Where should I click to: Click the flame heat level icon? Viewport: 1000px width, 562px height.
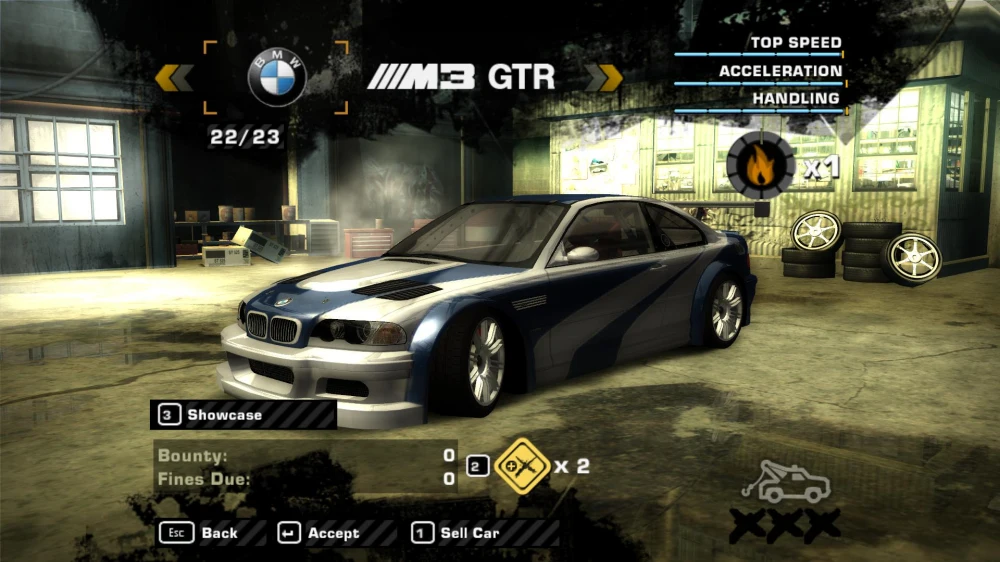point(760,165)
